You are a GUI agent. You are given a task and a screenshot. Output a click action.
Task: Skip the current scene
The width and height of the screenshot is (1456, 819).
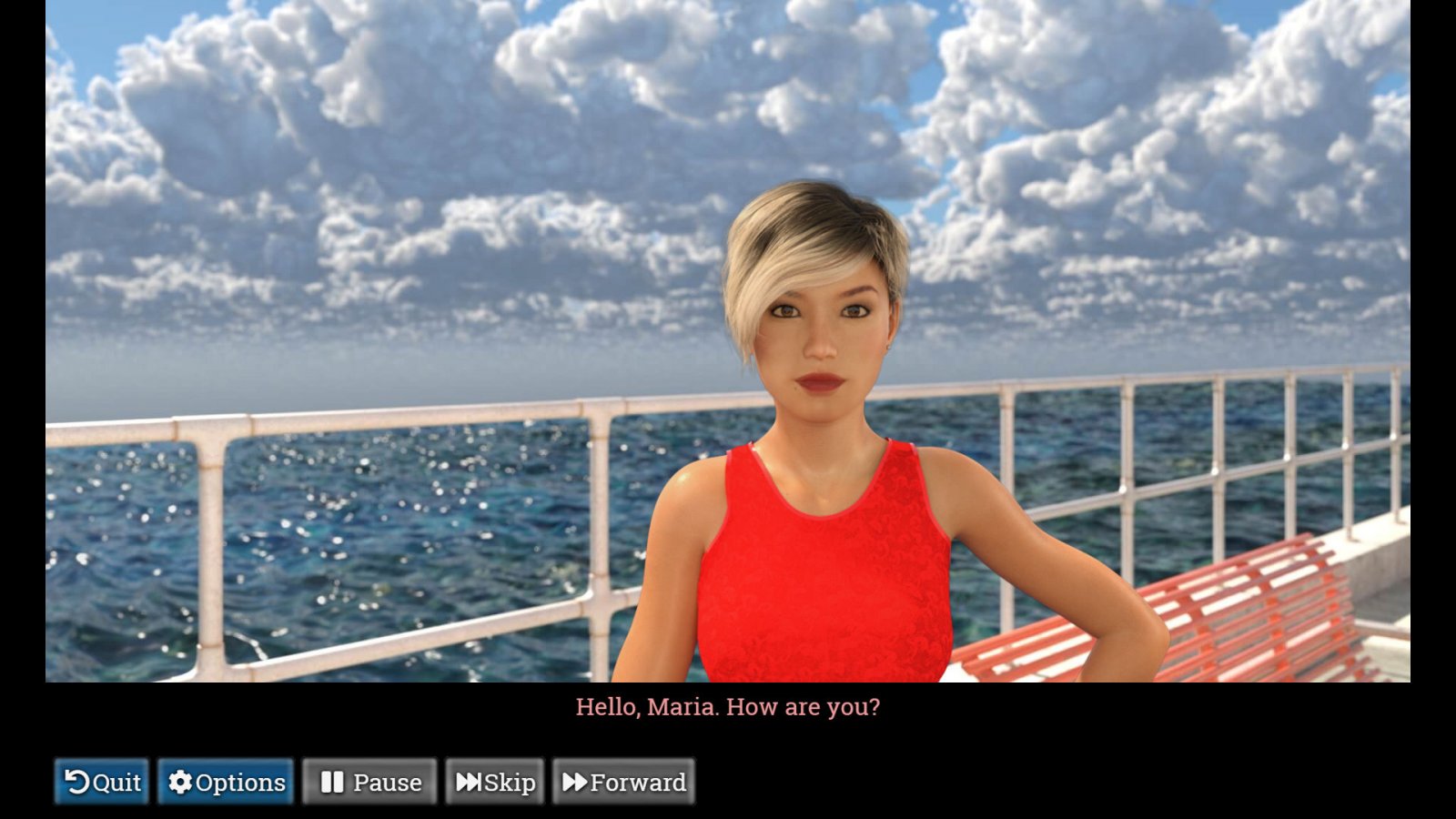click(x=494, y=782)
